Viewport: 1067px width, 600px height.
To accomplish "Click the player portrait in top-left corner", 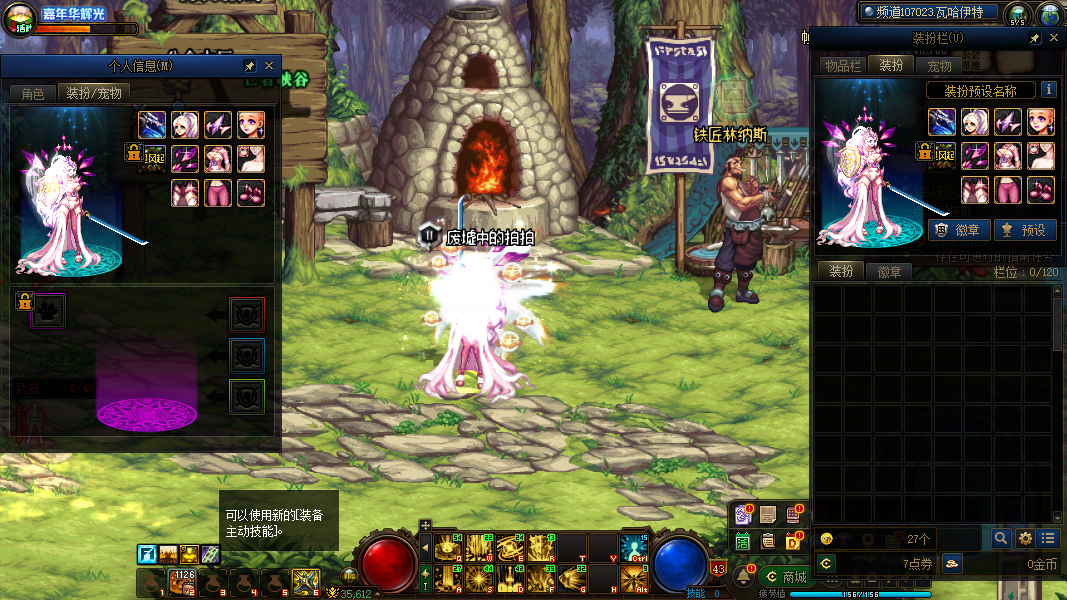I will point(20,18).
